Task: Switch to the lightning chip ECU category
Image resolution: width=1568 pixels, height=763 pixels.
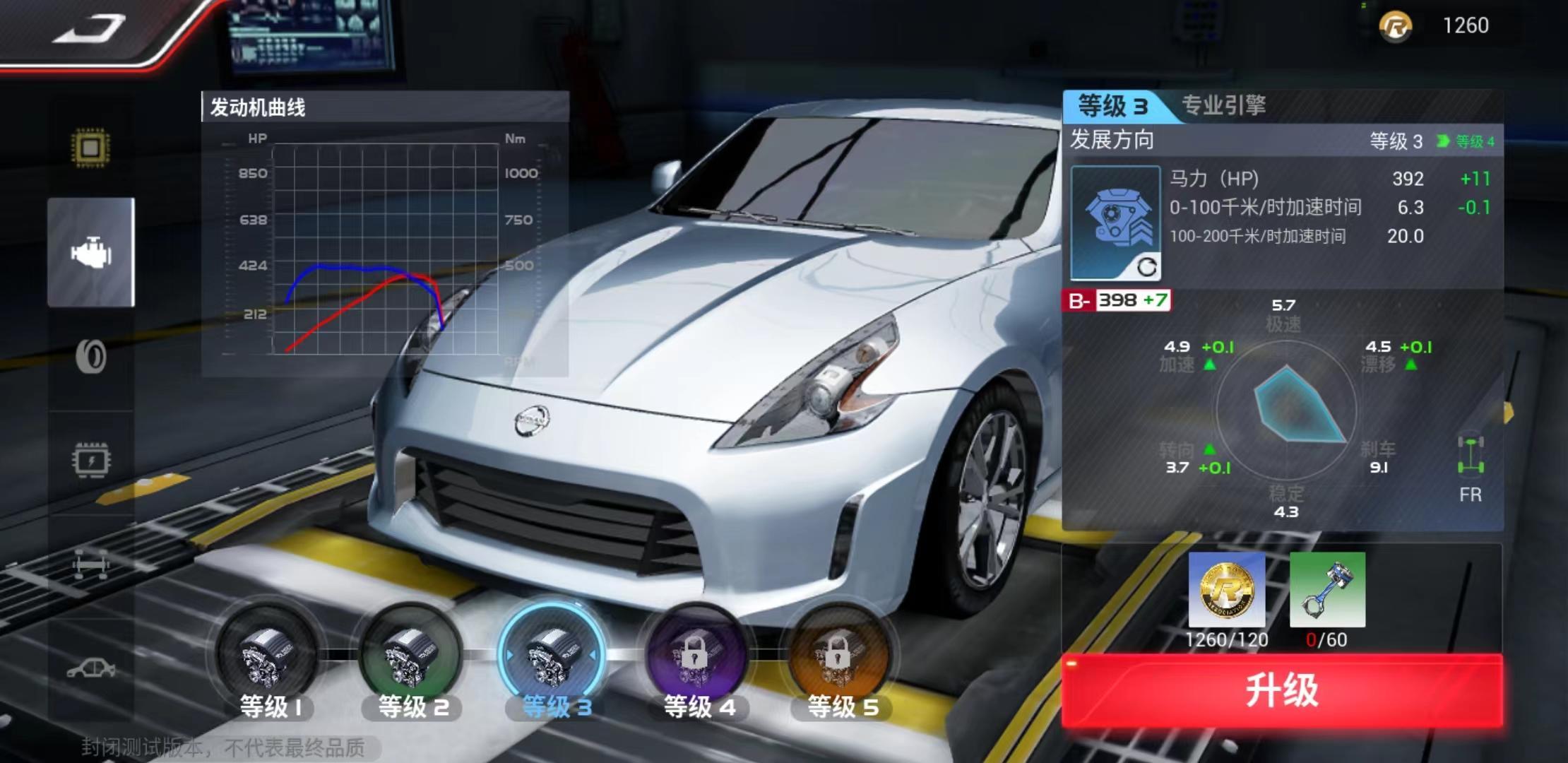Action: tap(91, 461)
